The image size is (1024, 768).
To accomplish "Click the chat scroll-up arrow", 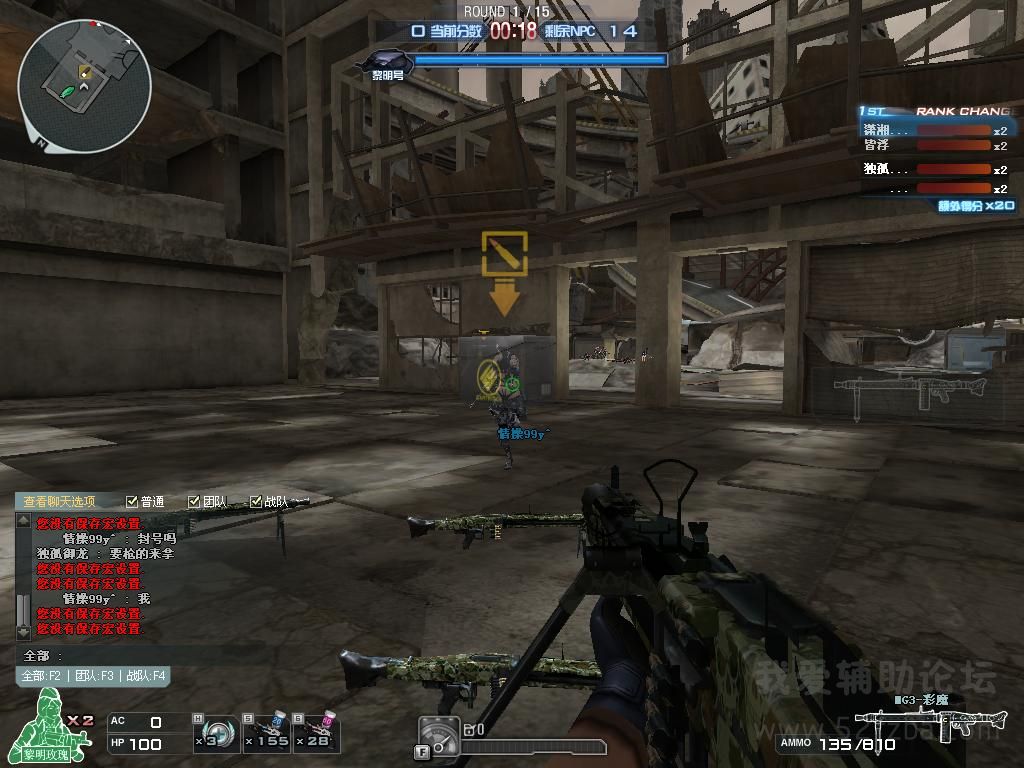I will [x=23, y=521].
